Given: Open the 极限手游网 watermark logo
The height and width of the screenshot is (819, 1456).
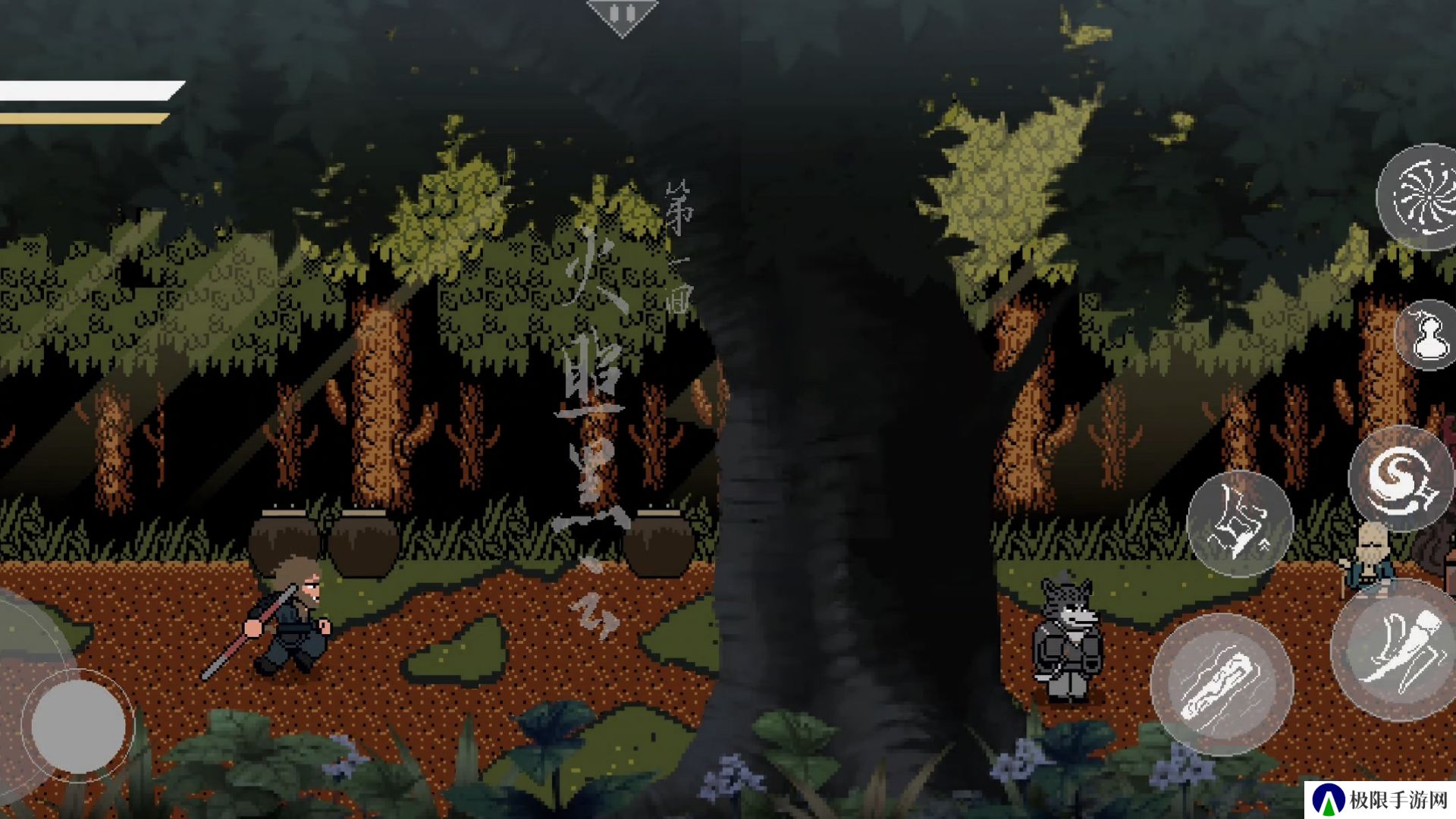Looking at the screenshot, I should pos(1381,799).
